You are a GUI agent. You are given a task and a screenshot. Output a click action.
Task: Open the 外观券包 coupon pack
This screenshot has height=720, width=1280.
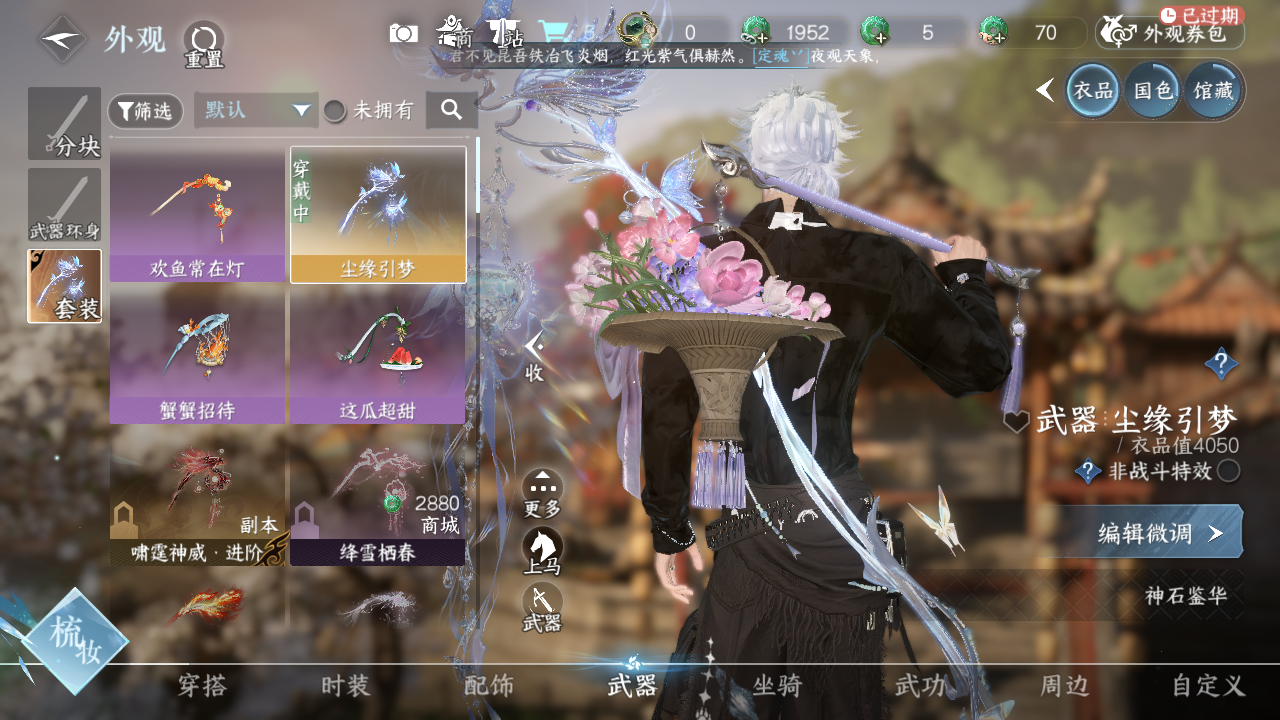tap(1170, 34)
